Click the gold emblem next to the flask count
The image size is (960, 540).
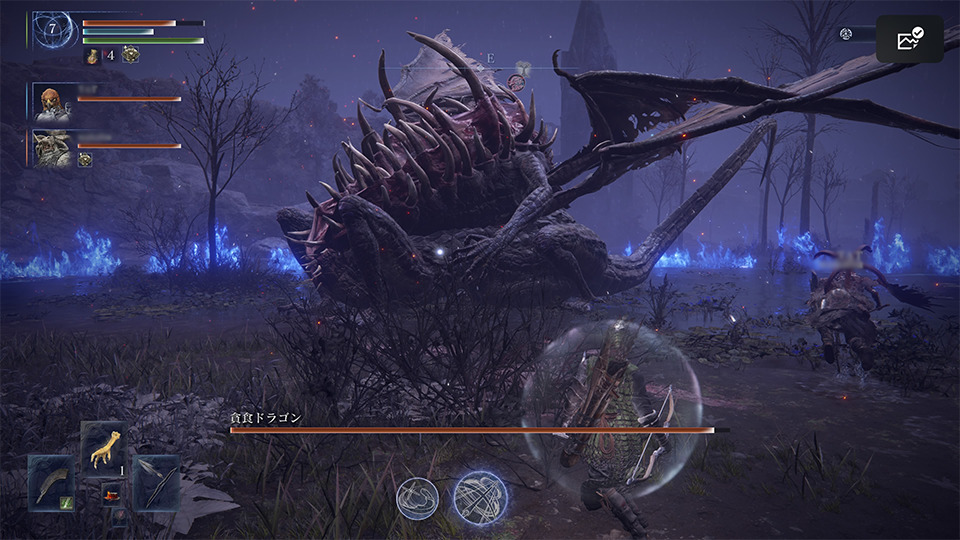tap(130, 56)
